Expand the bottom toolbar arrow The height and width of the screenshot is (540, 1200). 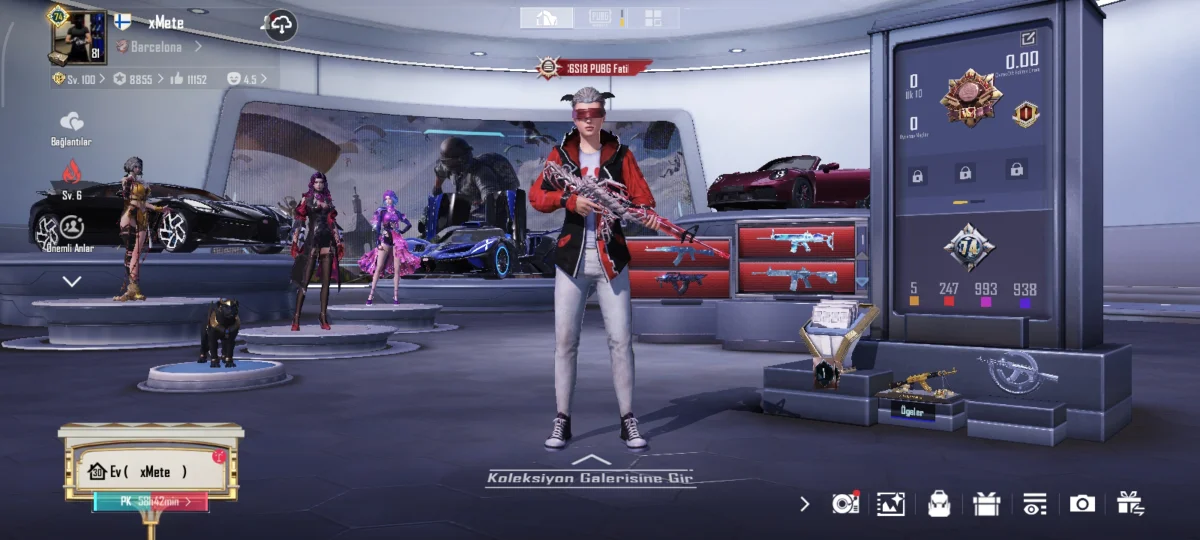[x=805, y=504]
